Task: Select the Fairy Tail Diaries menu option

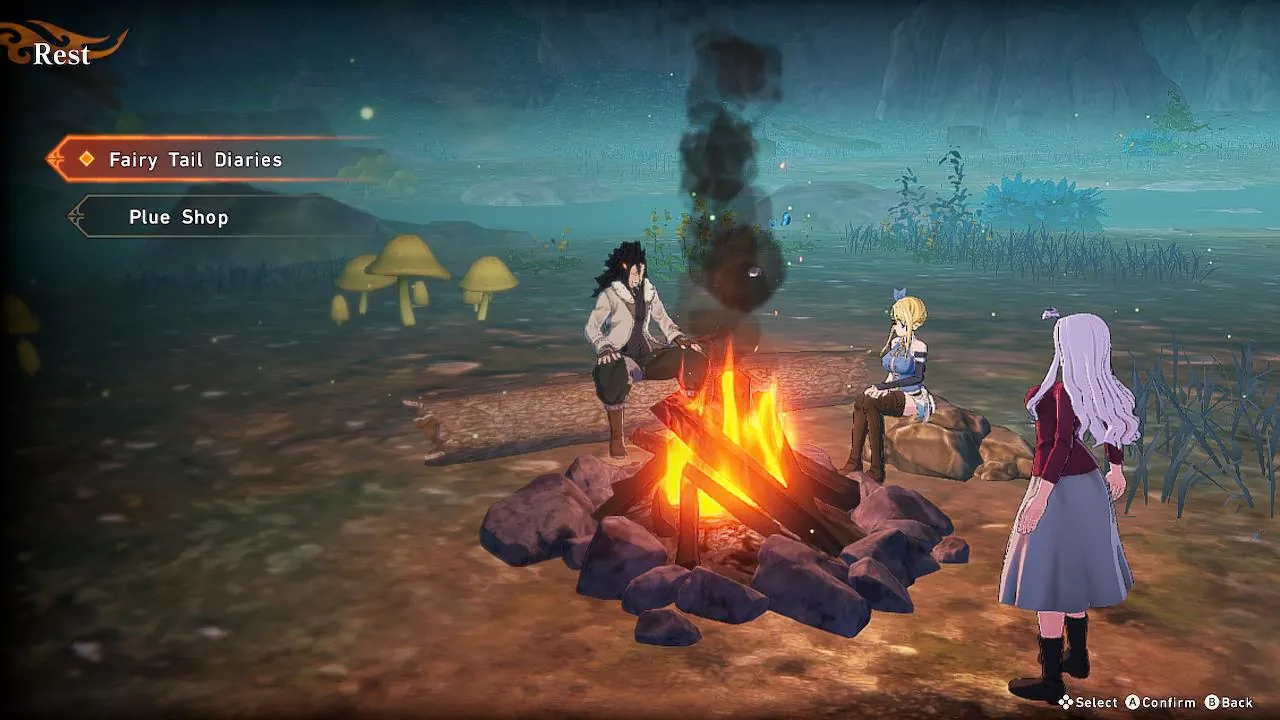Action: [195, 159]
